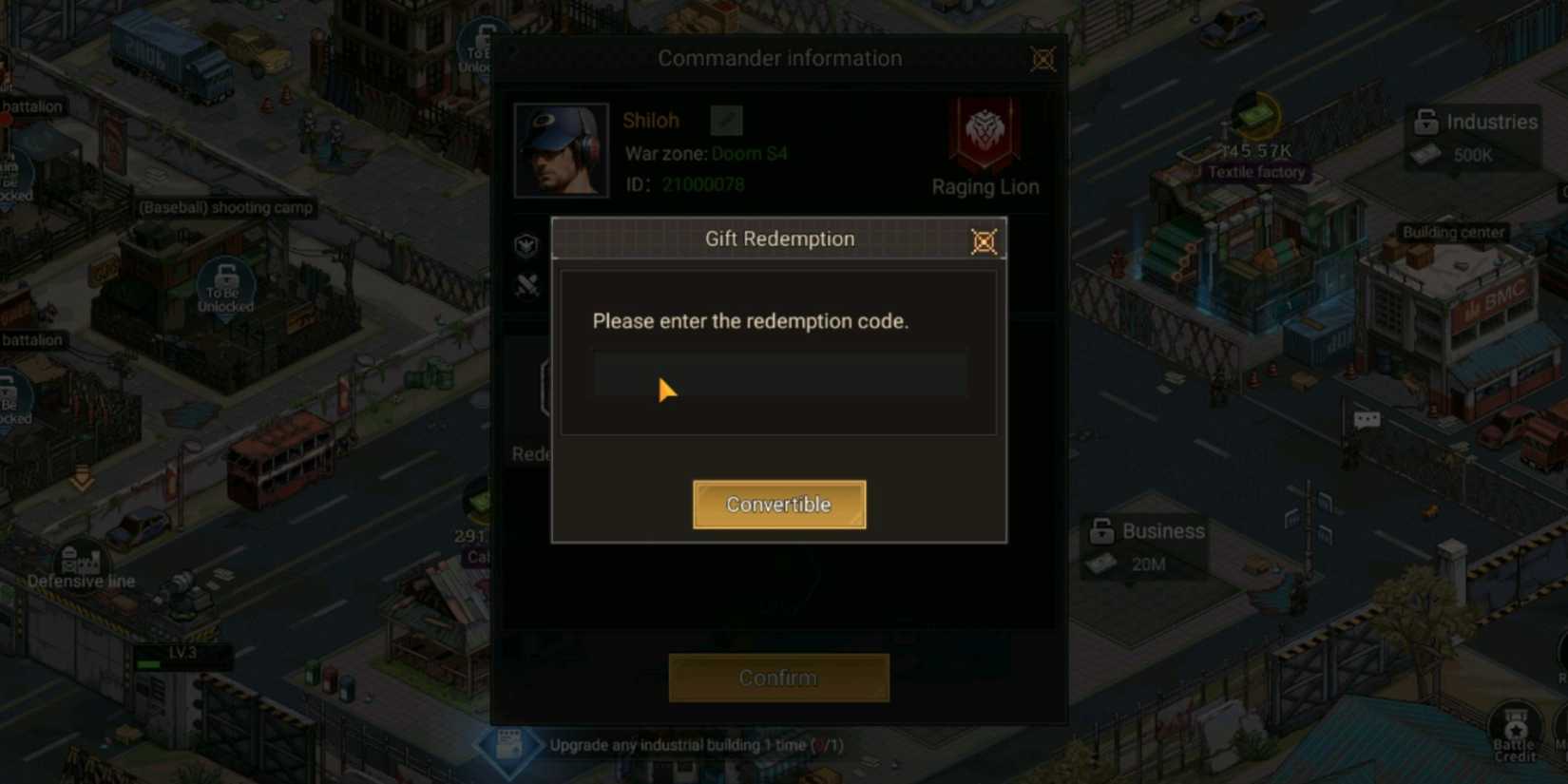The height and width of the screenshot is (784, 1568).
Task: Click inside the redemption code input field
Action: click(779, 373)
